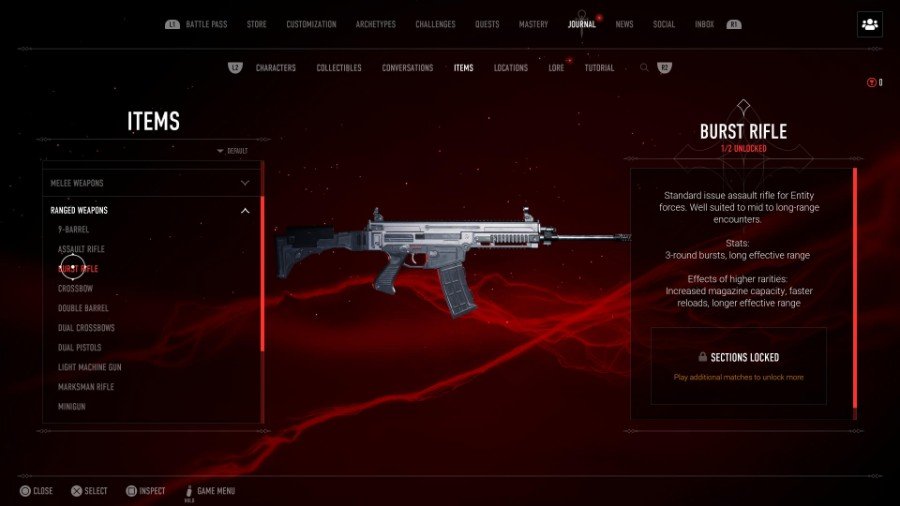Click the search magnifier icon
The height and width of the screenshot is (506, 900).
click(644, 68)
